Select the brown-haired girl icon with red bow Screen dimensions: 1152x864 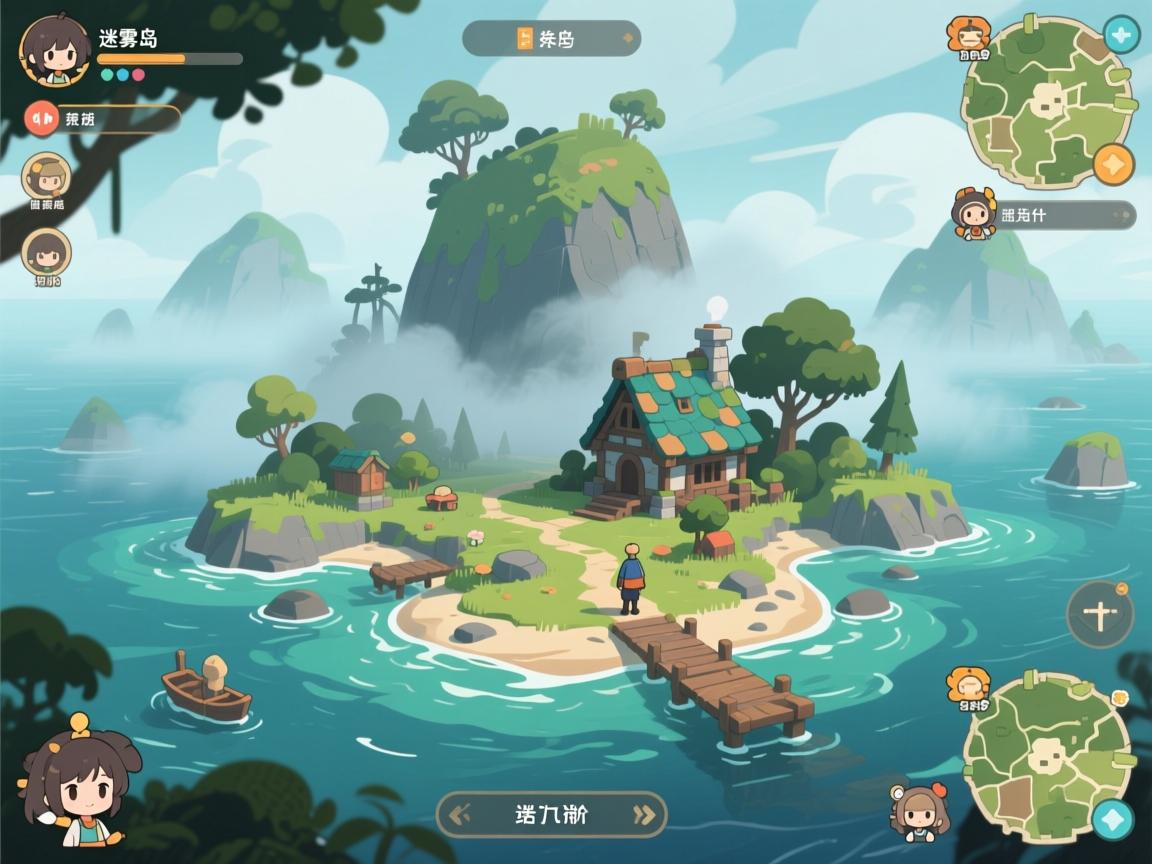click(920, 811)
